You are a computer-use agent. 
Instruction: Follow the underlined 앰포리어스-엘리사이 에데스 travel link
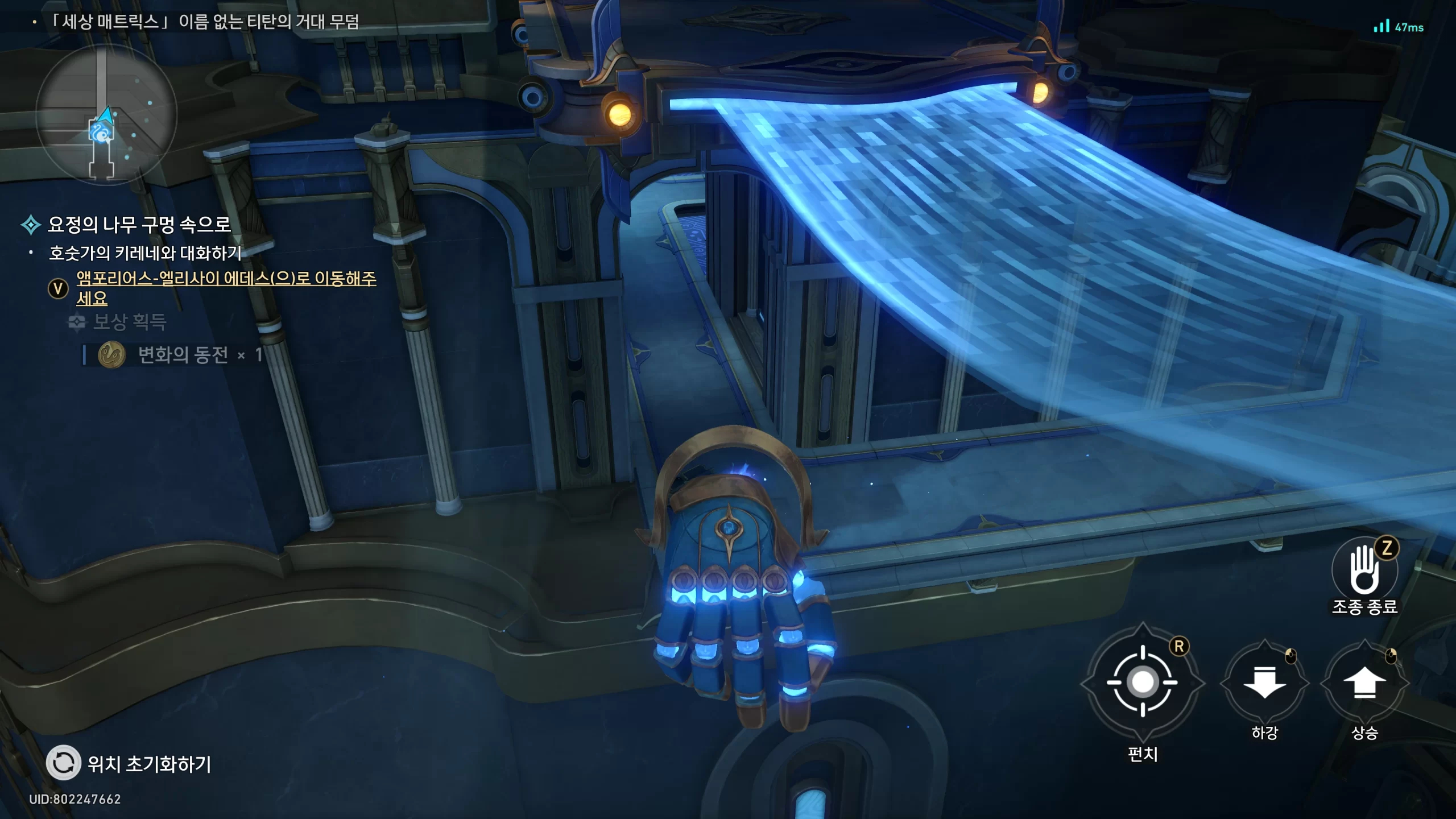(x=226, y=279)
